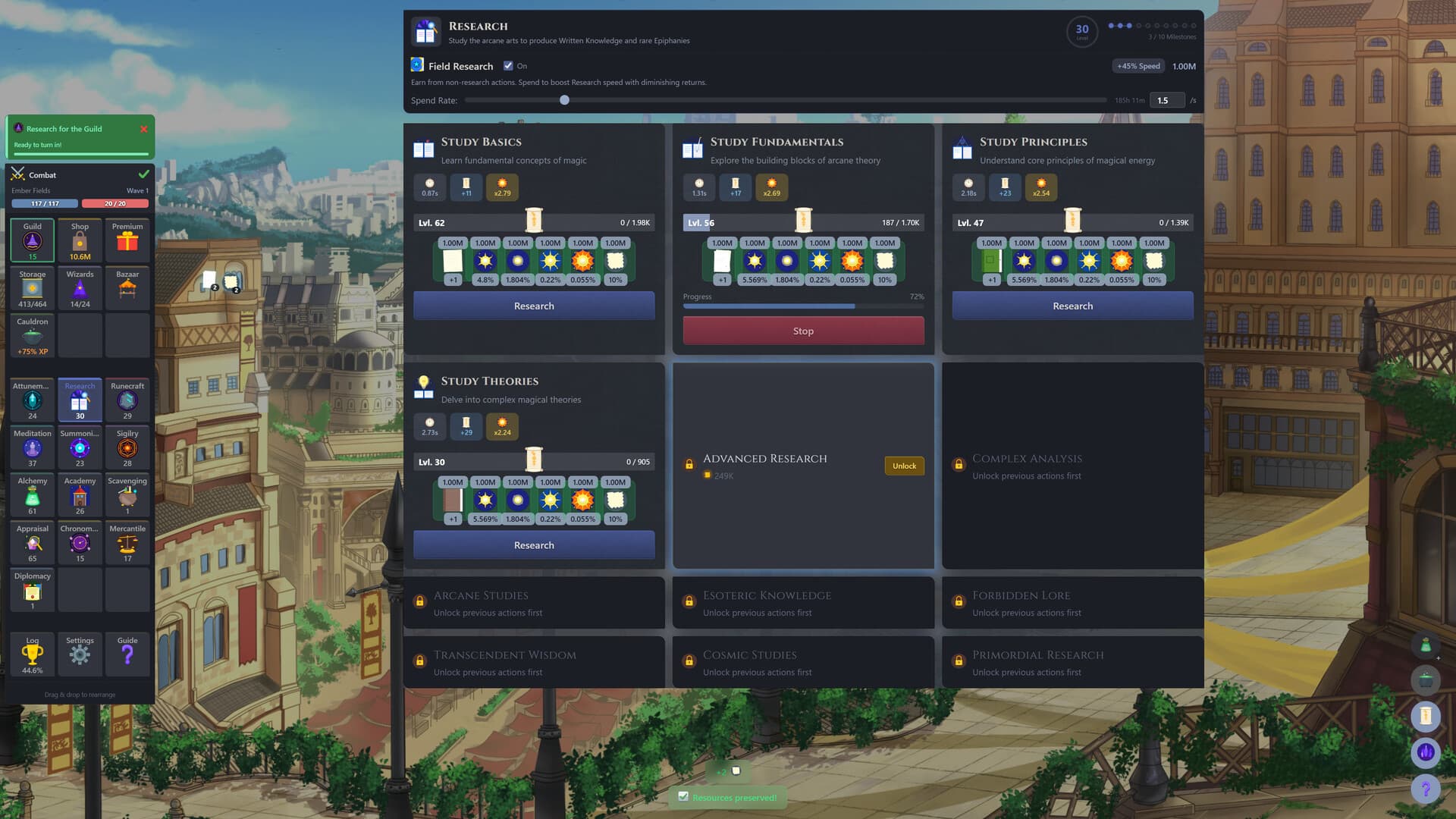
Task: Open the Wizards panel
Action: [80, 287]
